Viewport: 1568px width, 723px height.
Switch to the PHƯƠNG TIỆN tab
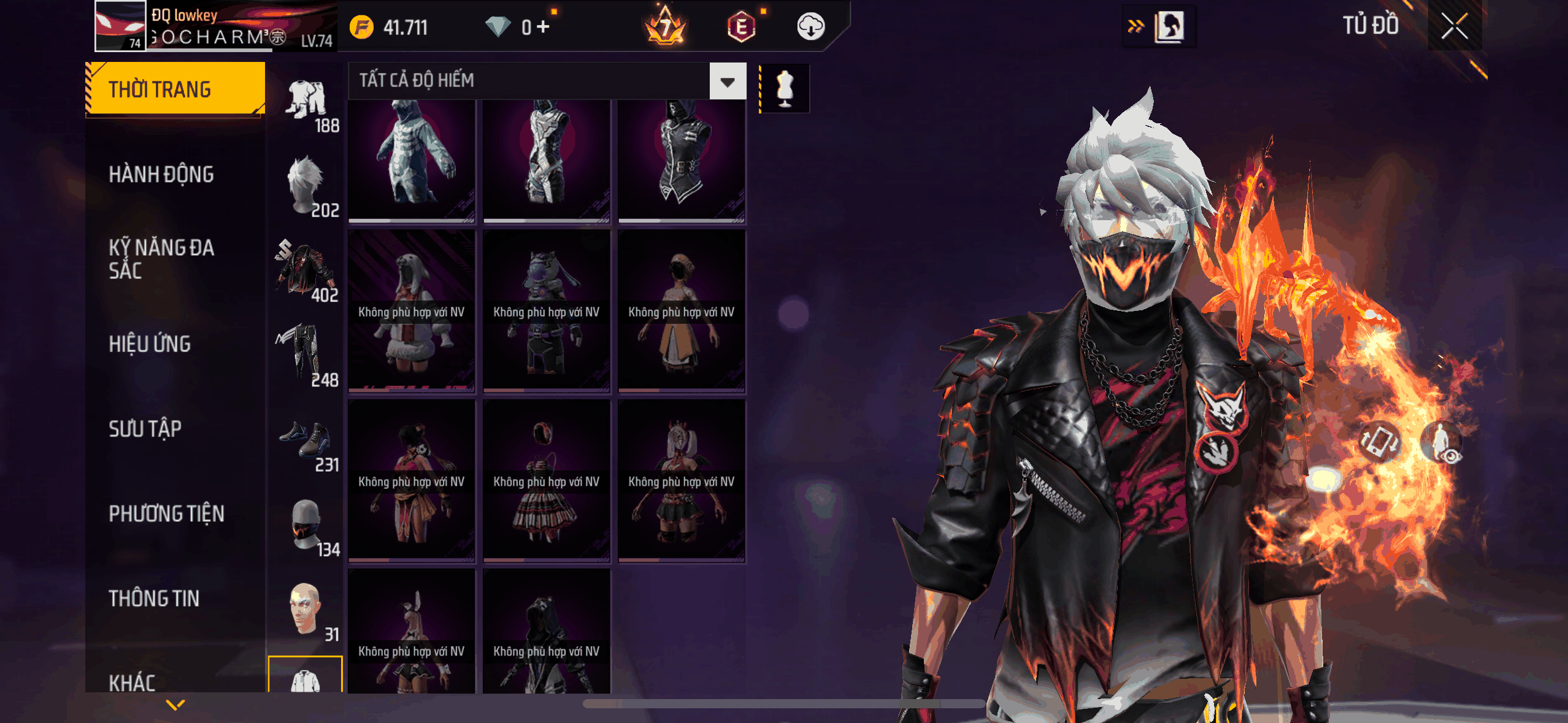(166, 513)
